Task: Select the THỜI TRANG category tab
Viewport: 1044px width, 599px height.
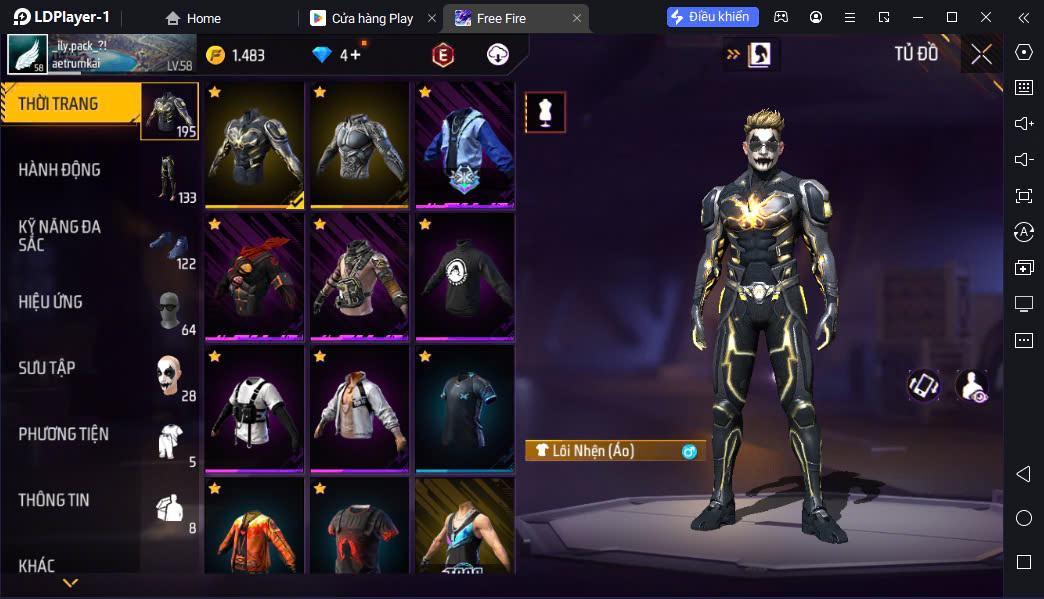Action: (70, 103)
